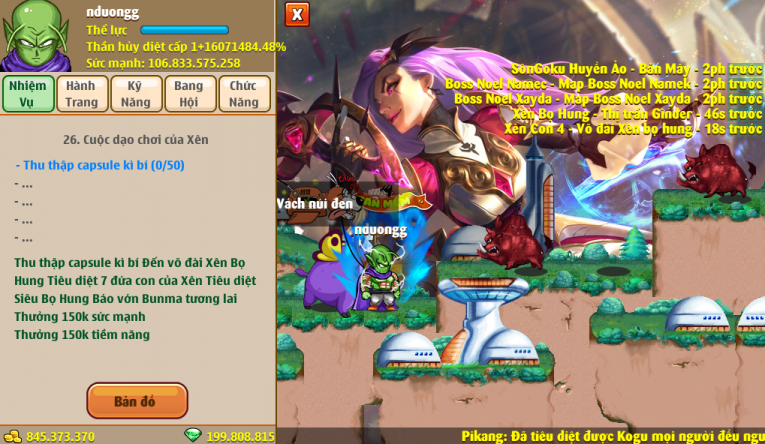
Task: Open the Hành Trang tab
Action: (82, 94)
